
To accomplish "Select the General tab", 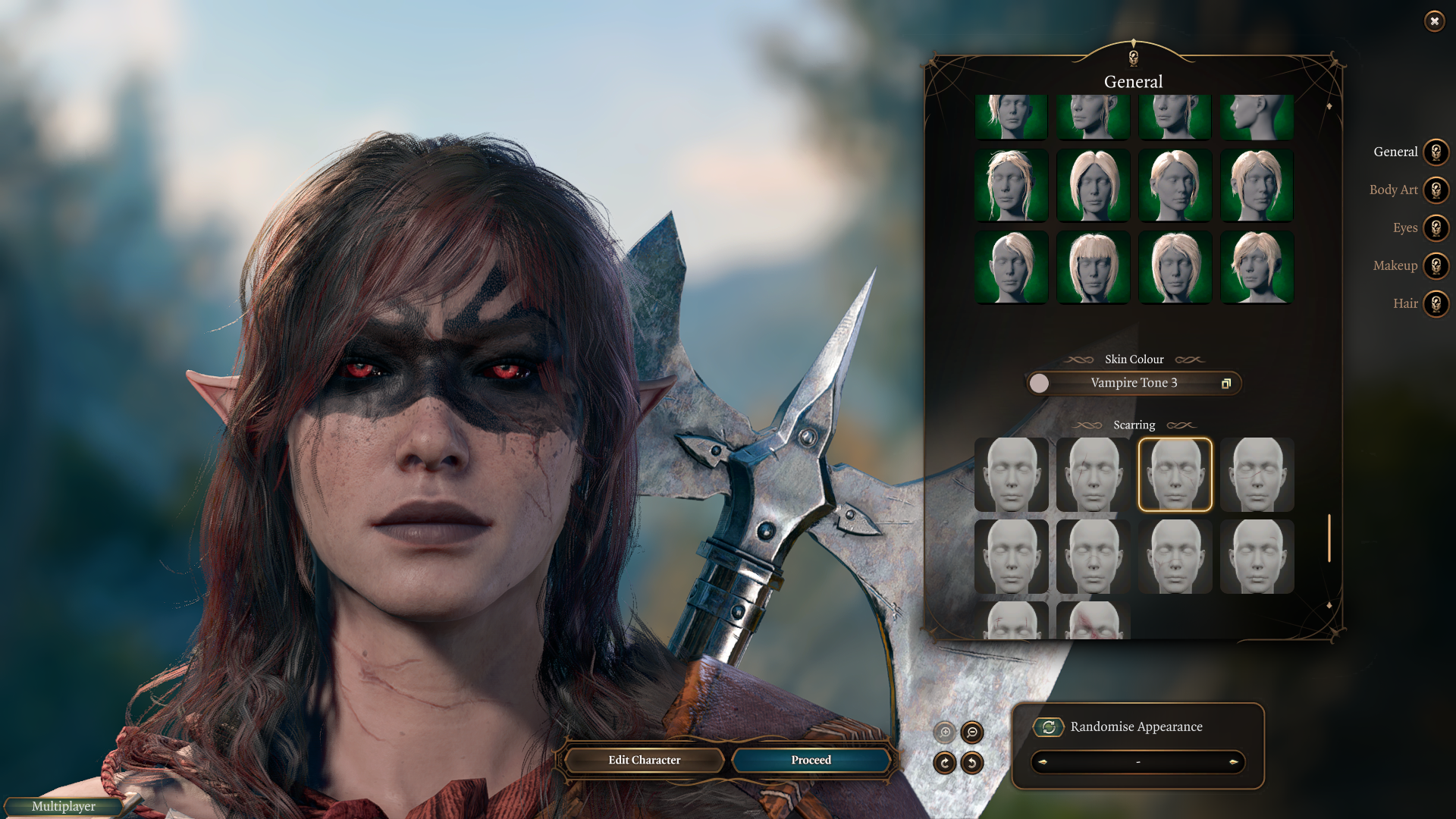I will tap(1436, 152).
